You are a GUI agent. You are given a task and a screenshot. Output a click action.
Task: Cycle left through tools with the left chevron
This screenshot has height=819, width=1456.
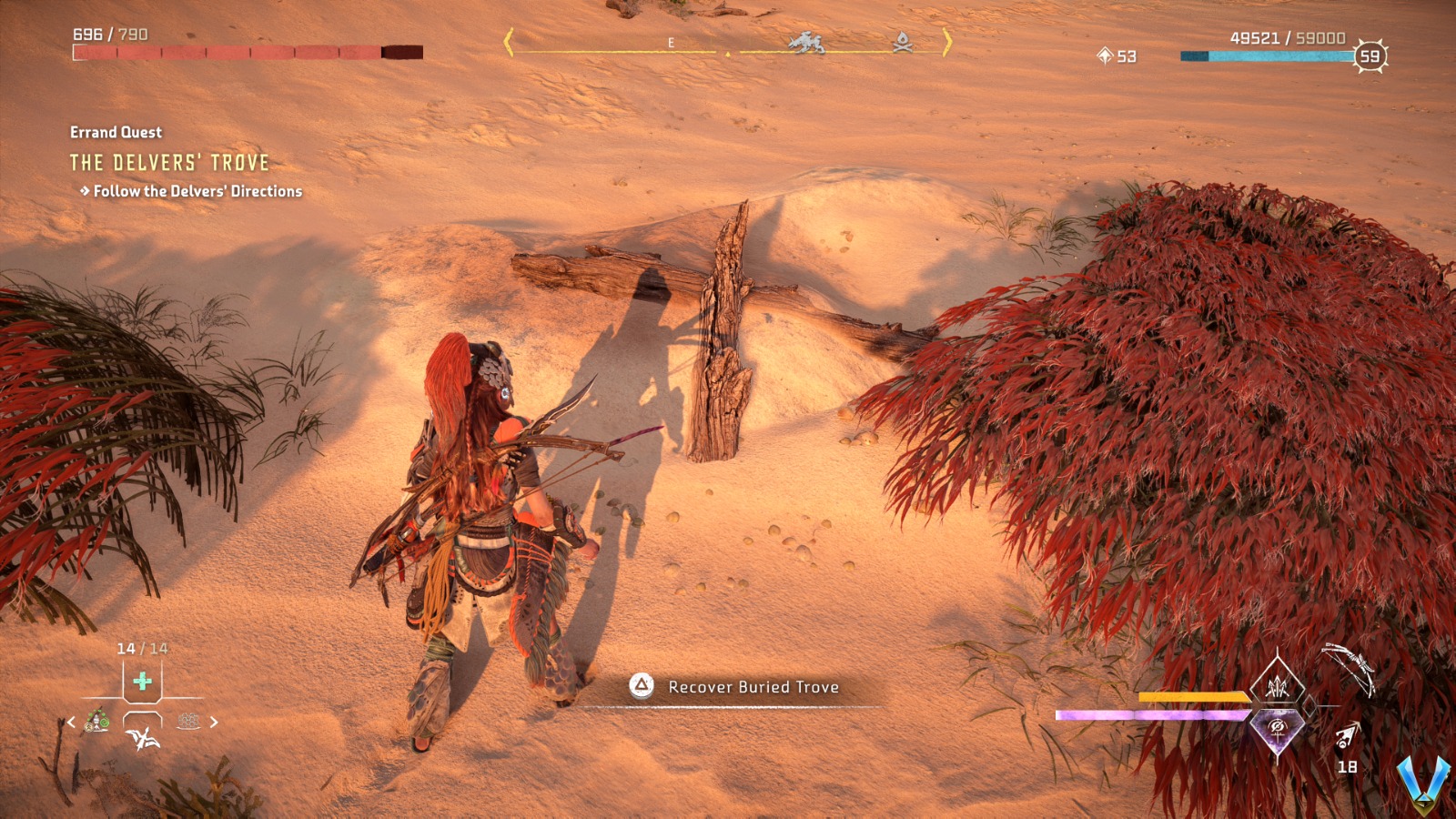click(x=70, y=722)
